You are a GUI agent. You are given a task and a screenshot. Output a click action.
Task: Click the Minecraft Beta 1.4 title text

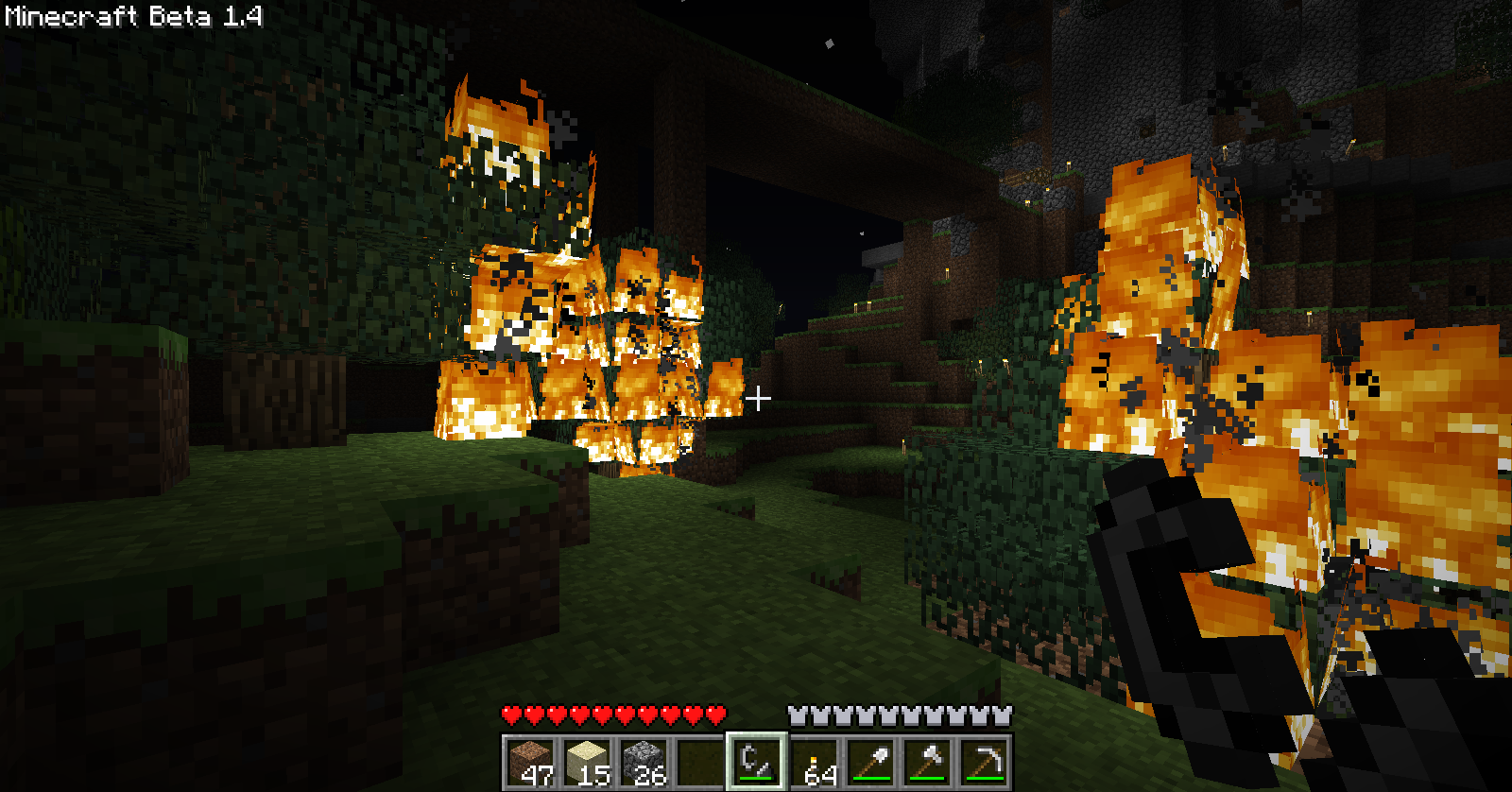pos(132,16)
